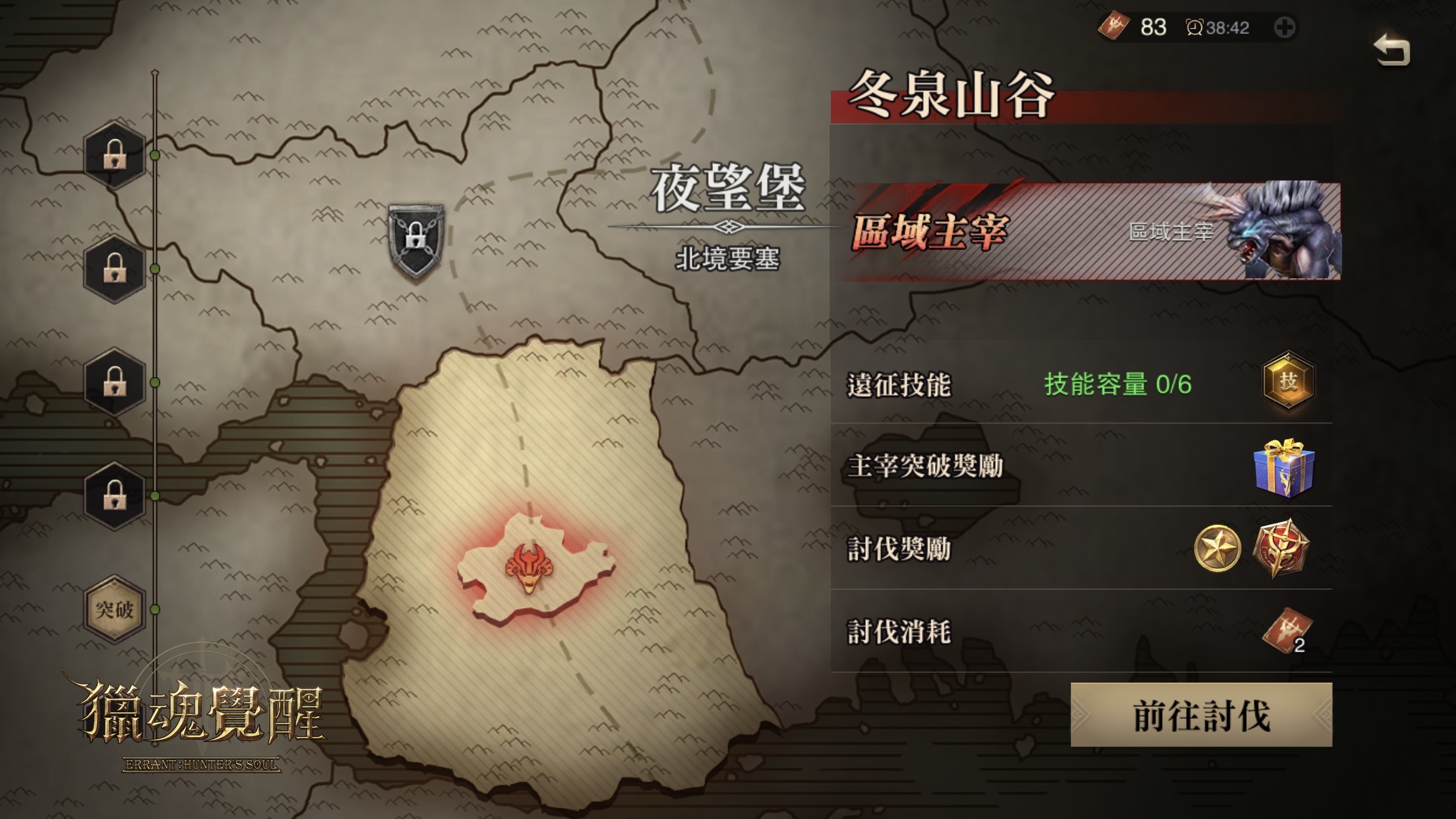Click the topmost locked node on the left track
Screen dimensions: 1456x819
[113, 155]
